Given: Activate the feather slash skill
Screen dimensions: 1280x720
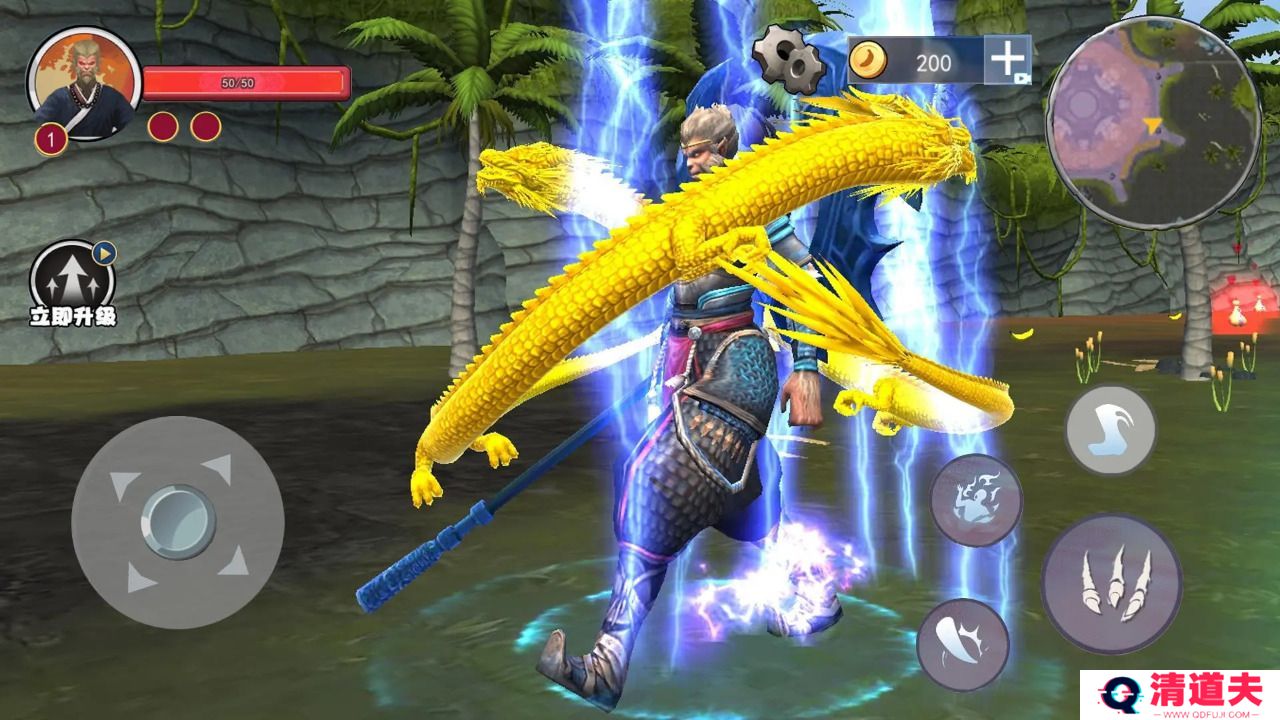Looking at the screenshot, I should pyautogui.click(x=962, y=644).
